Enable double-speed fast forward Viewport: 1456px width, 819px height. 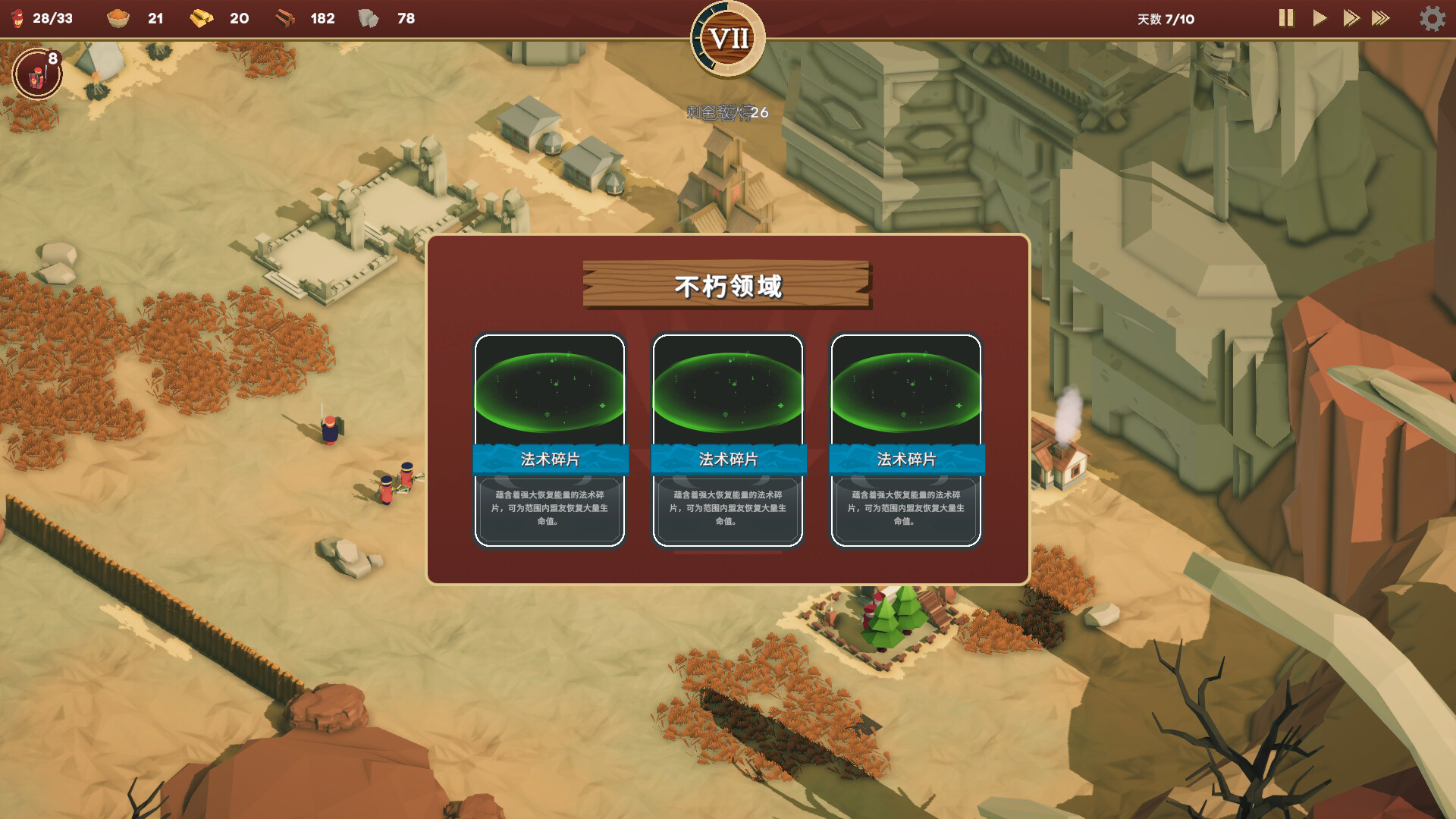1353,20
